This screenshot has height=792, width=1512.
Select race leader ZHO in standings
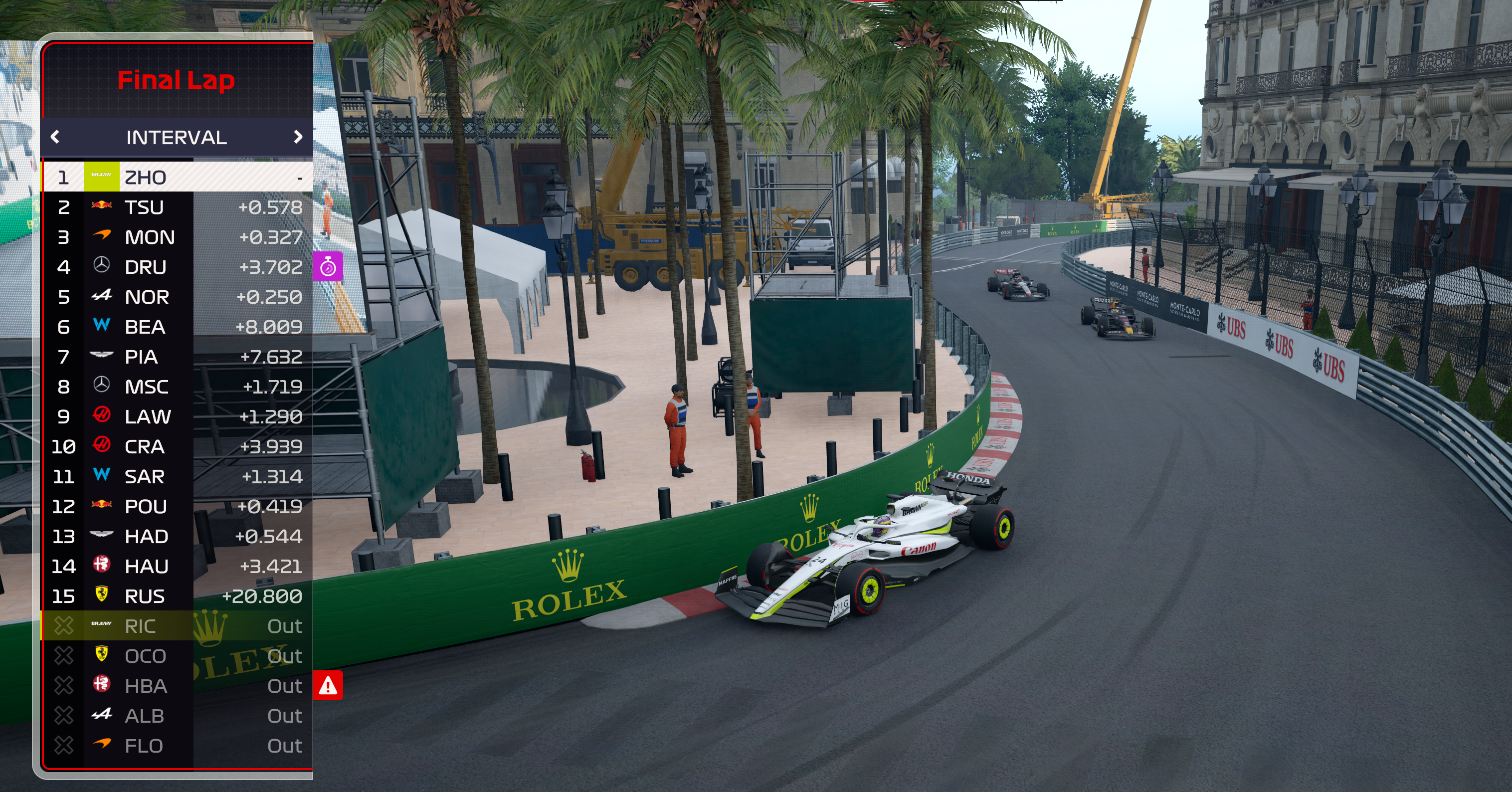pyautogui.click(x=176, y=178)
